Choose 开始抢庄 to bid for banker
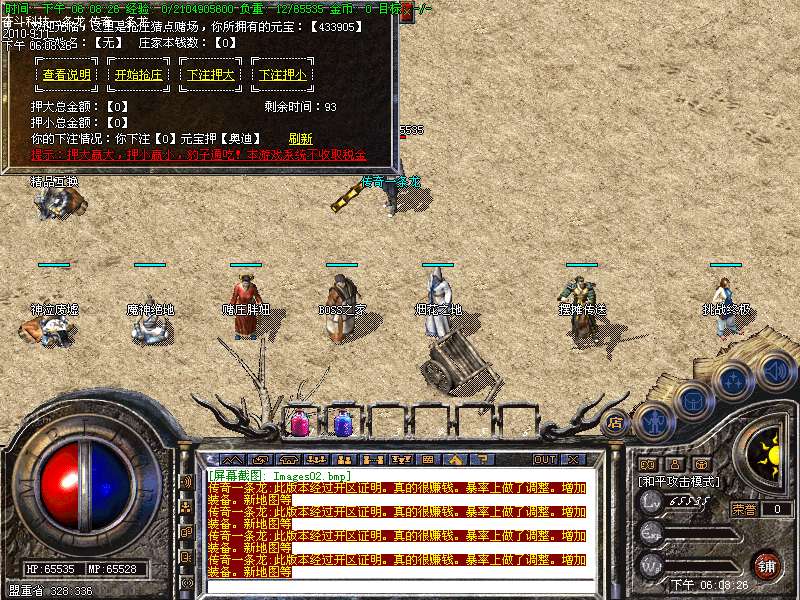The width and height of the screenshot is (800, 600). click(138, 75)
